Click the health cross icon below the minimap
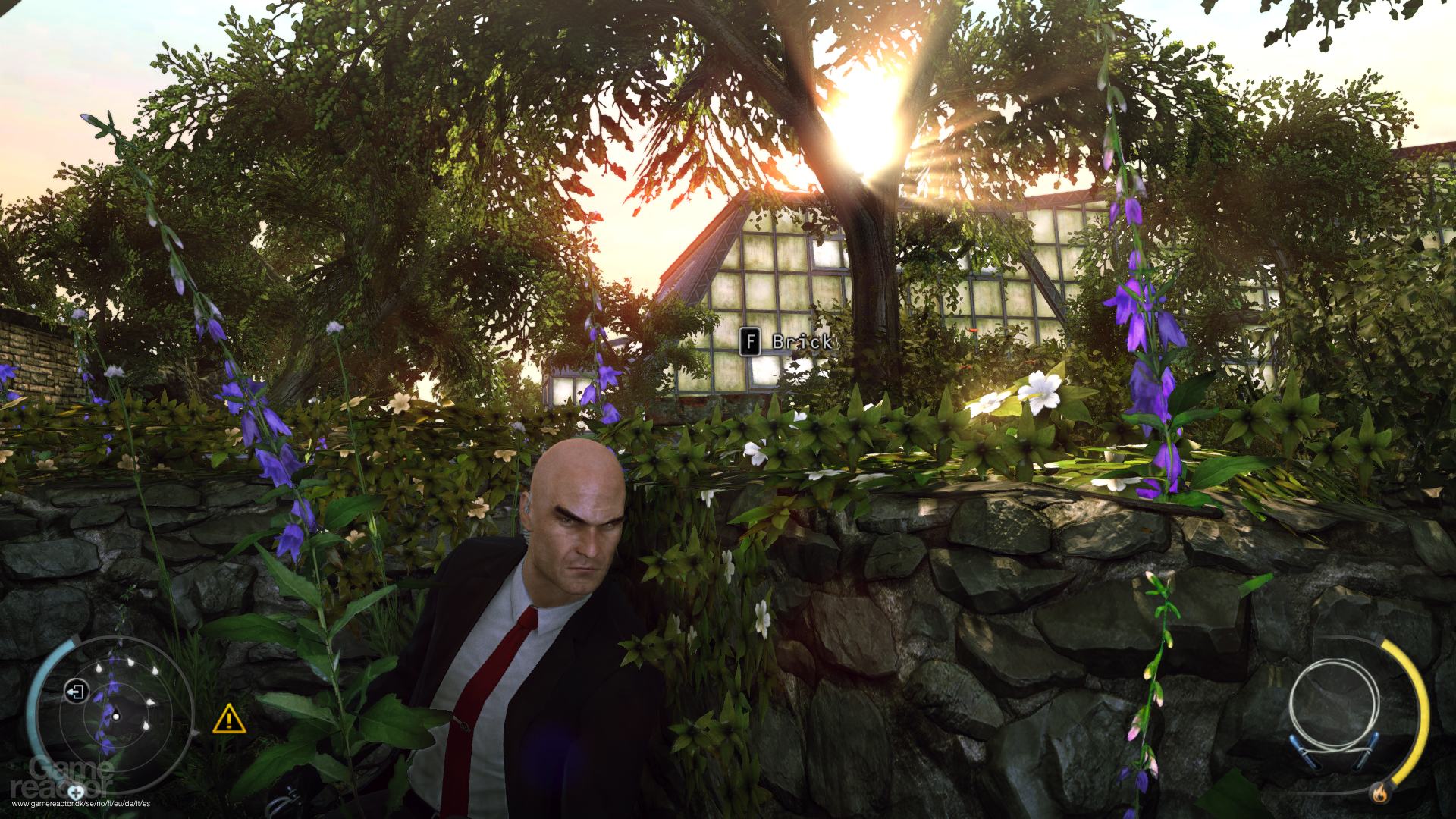 point(76,792)
